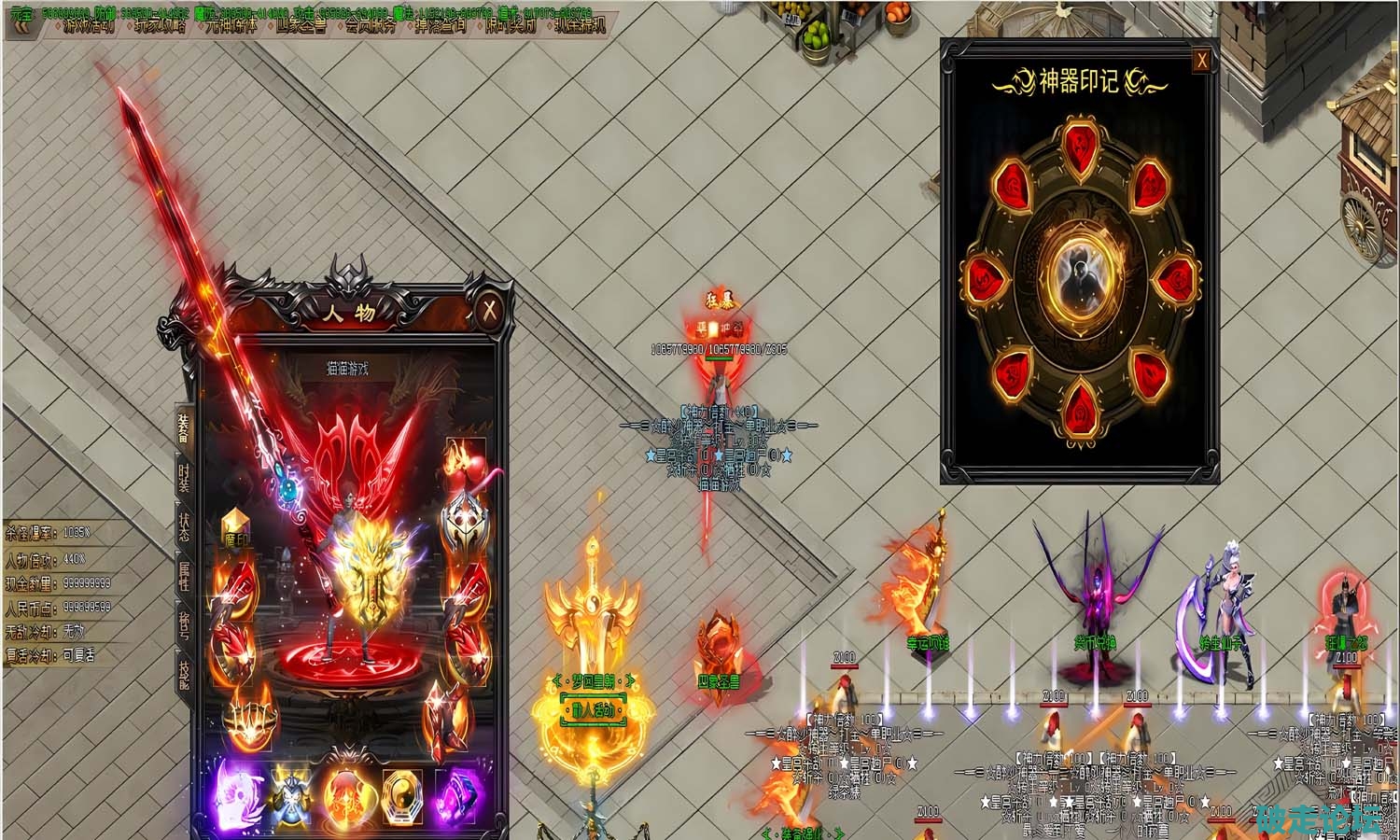Image resolution: width=1400 pixels, height=840 pixels.
Task: Open the 四象圣兽 menu entry in top bar
Action: [x=301, y=25]
